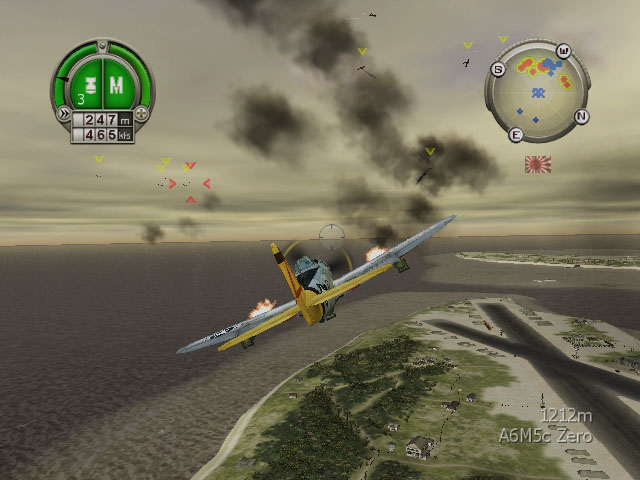Select the machine gun M icon
Image resolution: width=640 pixels, height=480 pixels.
point(116,85)
